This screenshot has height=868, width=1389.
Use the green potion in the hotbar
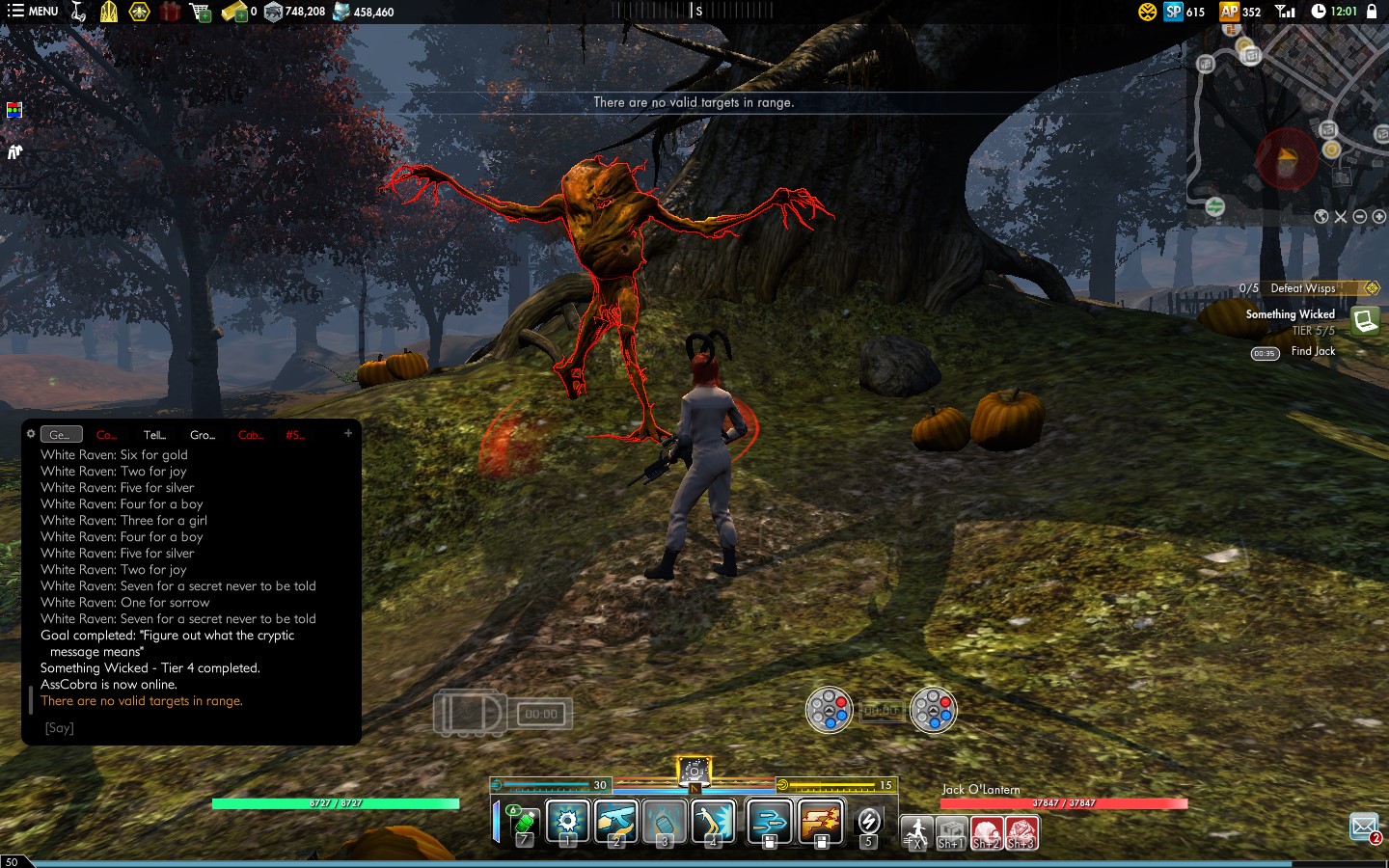[x=523, y=824]
